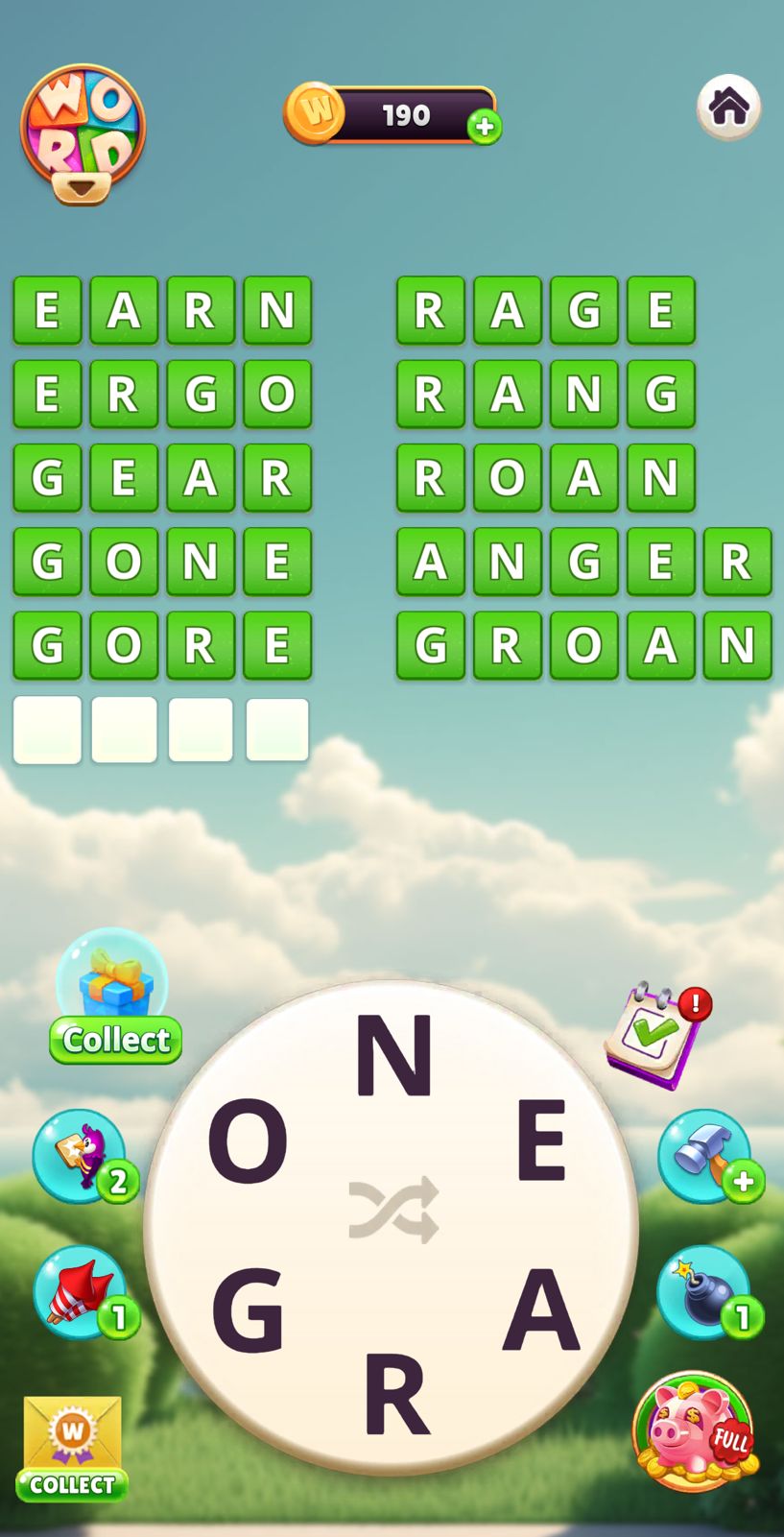Select letter N on the wheel
This screenshot has width=784, height=1537.
pos(393,1056)
